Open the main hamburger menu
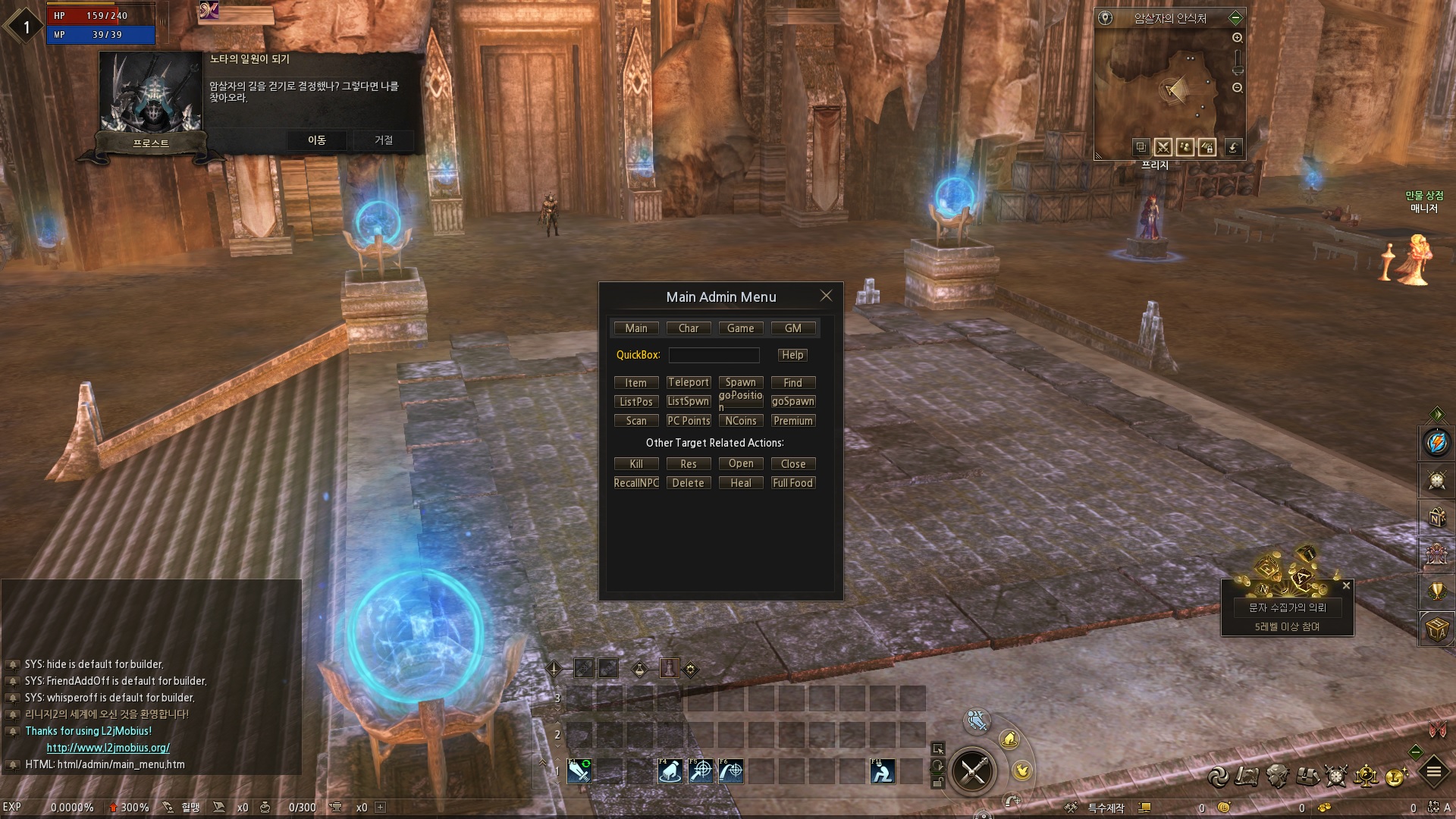This screenshot has width=1456, height=819. 1433,773
